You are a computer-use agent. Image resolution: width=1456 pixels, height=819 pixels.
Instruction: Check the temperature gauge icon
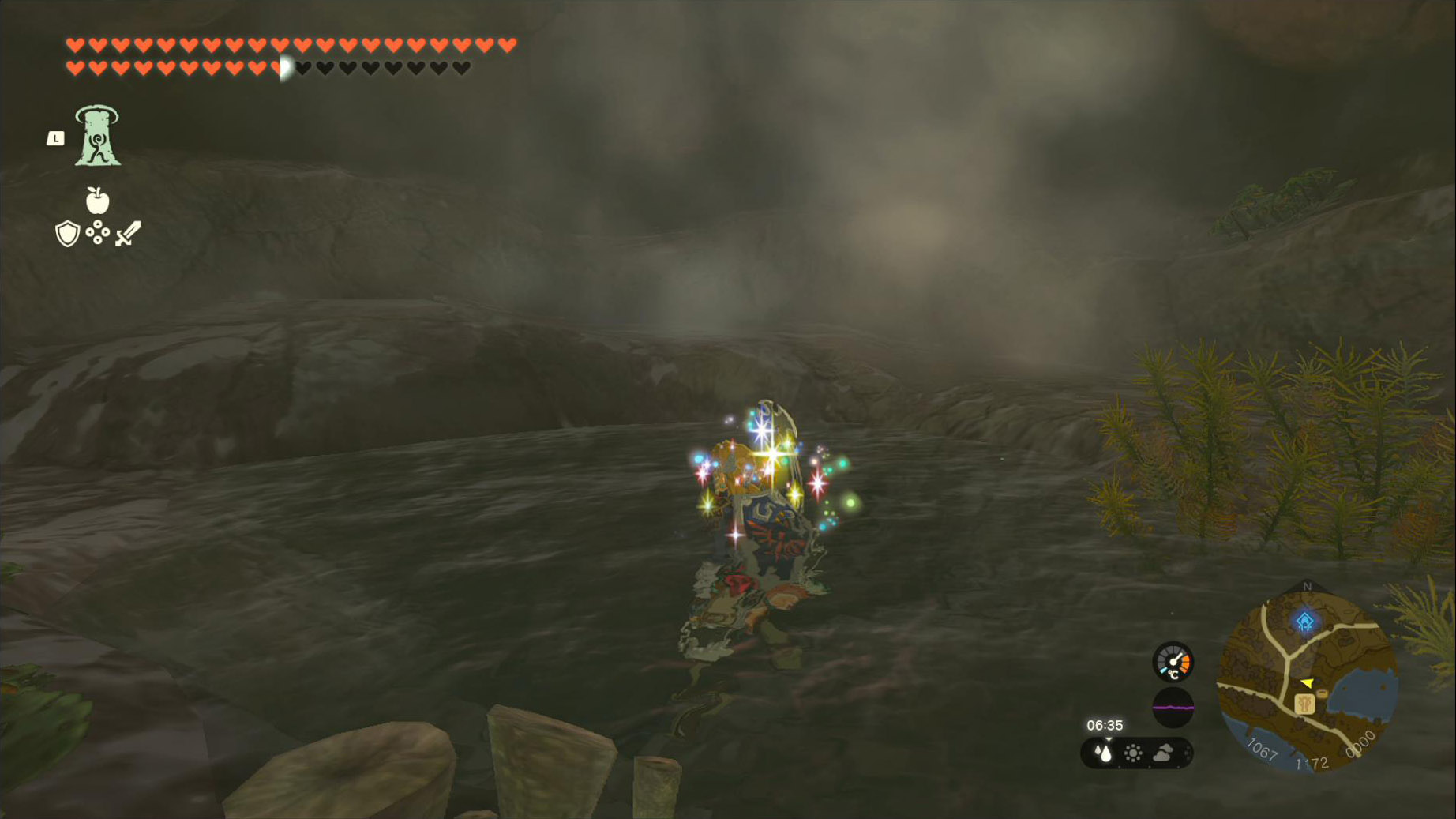click(x=1173, y=662)
